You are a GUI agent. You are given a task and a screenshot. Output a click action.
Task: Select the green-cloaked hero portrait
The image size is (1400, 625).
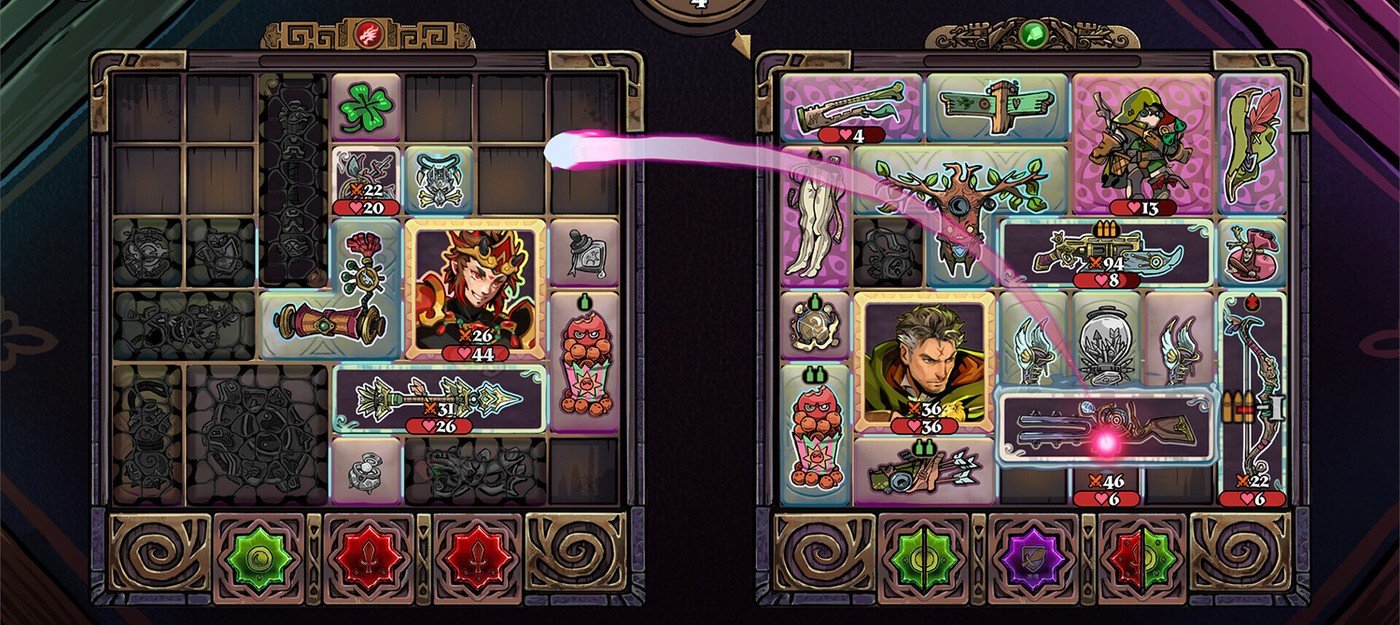[x=924, y=362]
